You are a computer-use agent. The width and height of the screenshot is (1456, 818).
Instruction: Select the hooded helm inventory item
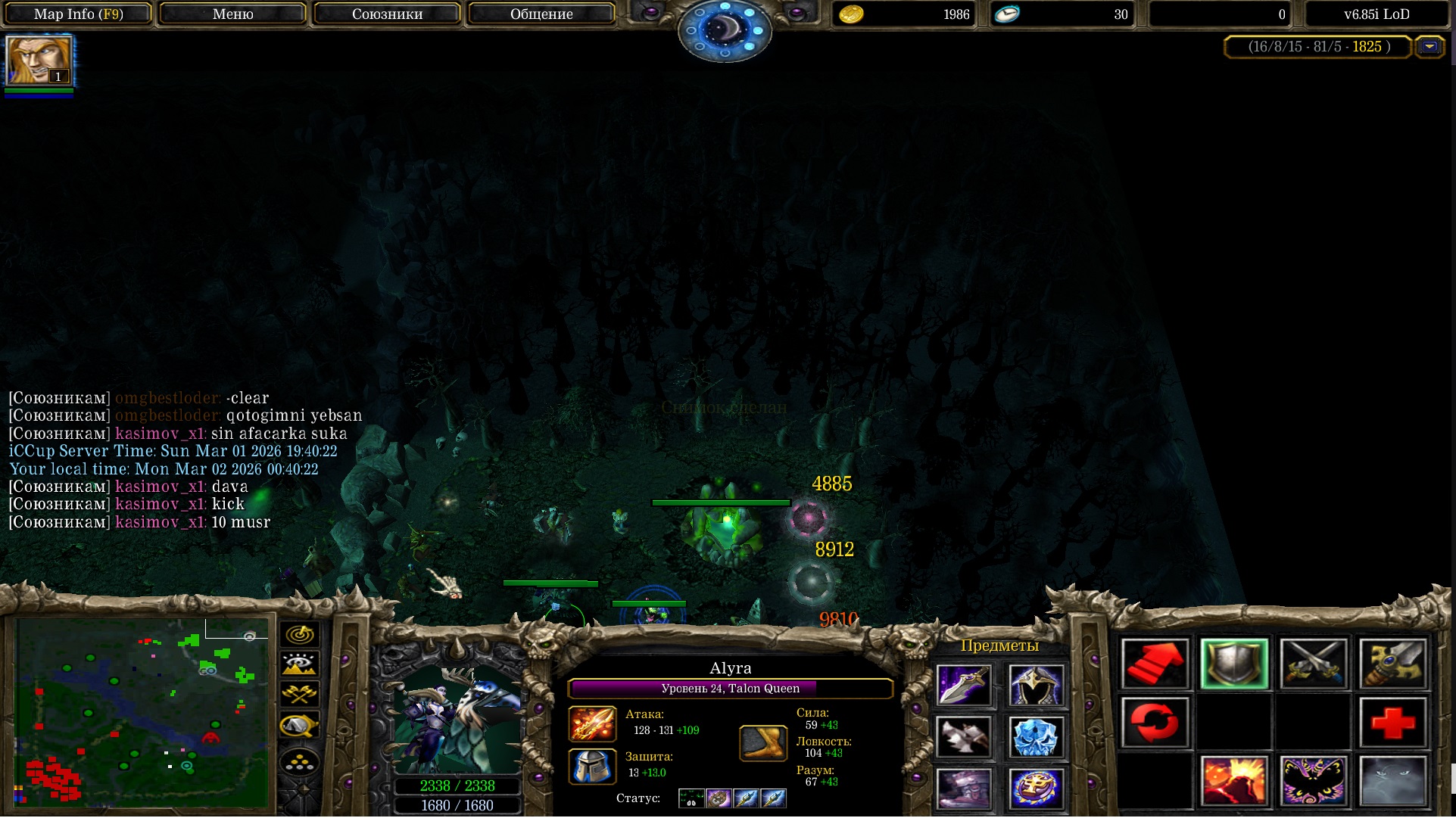pyautogui.click(x=1036, y=685)
